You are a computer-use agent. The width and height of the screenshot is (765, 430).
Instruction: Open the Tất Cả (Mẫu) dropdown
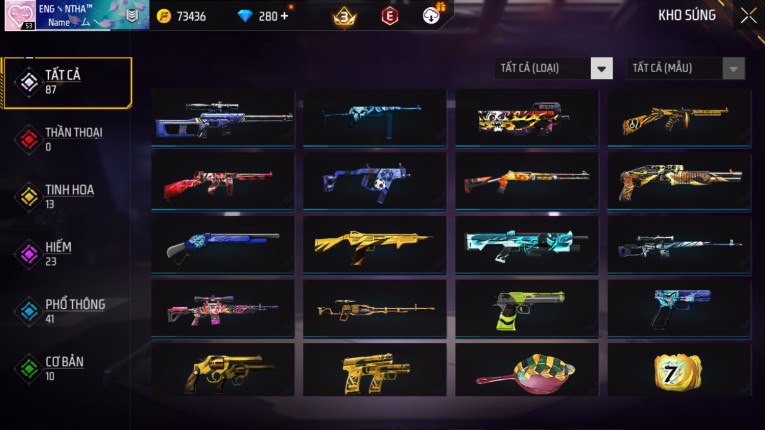[685, 68]
